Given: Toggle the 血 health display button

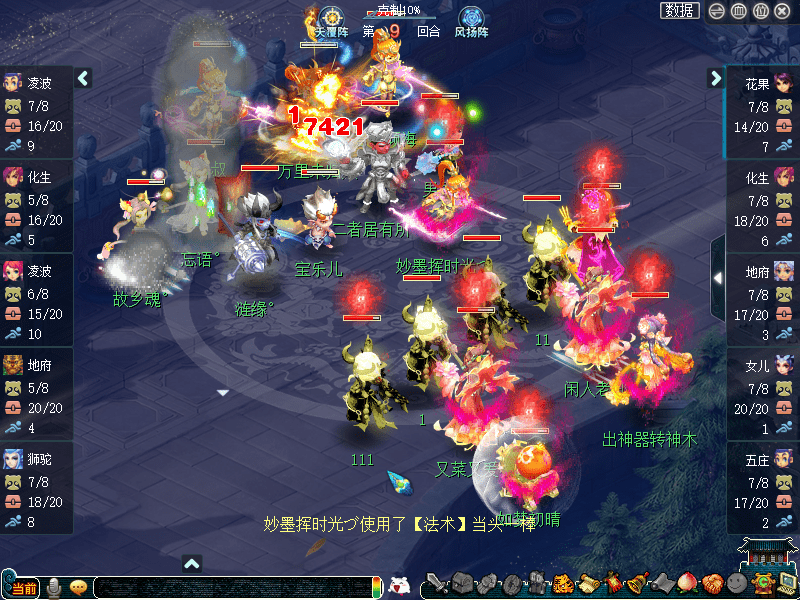Looking at the screenshot, I should tap(738, 11).
